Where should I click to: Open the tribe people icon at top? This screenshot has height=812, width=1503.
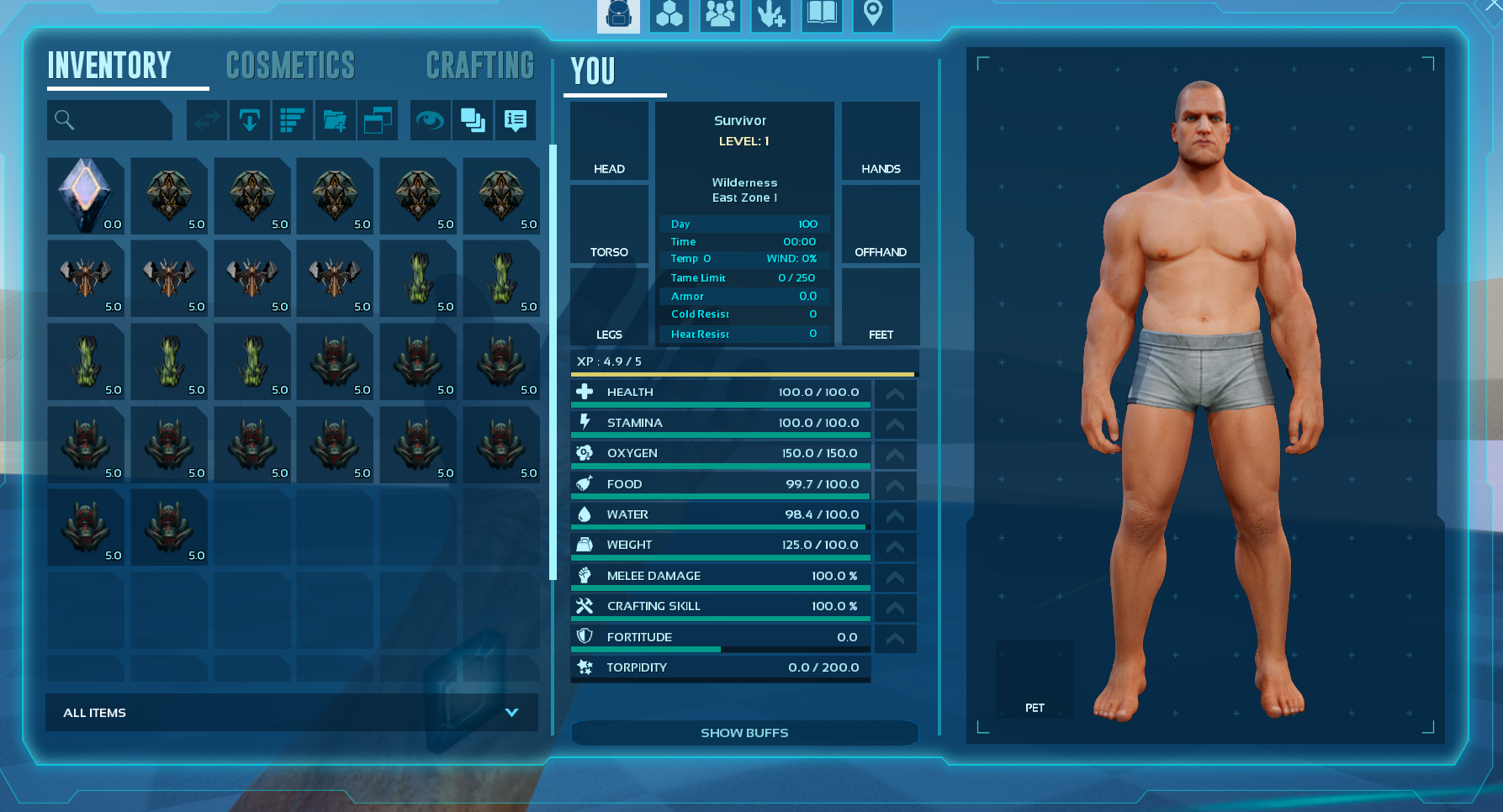tap(720, 14)
